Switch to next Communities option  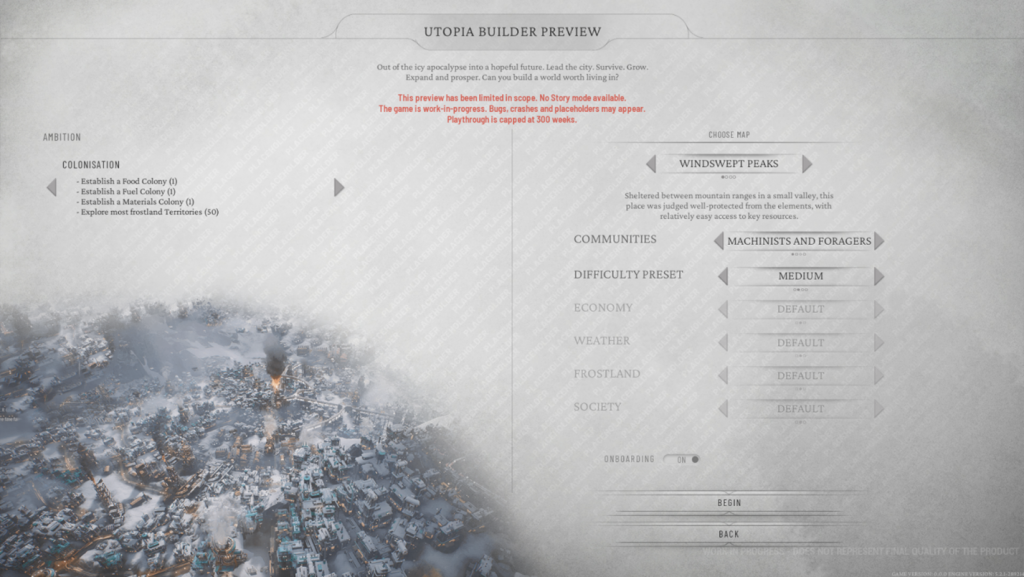click(x=879, y=241)
